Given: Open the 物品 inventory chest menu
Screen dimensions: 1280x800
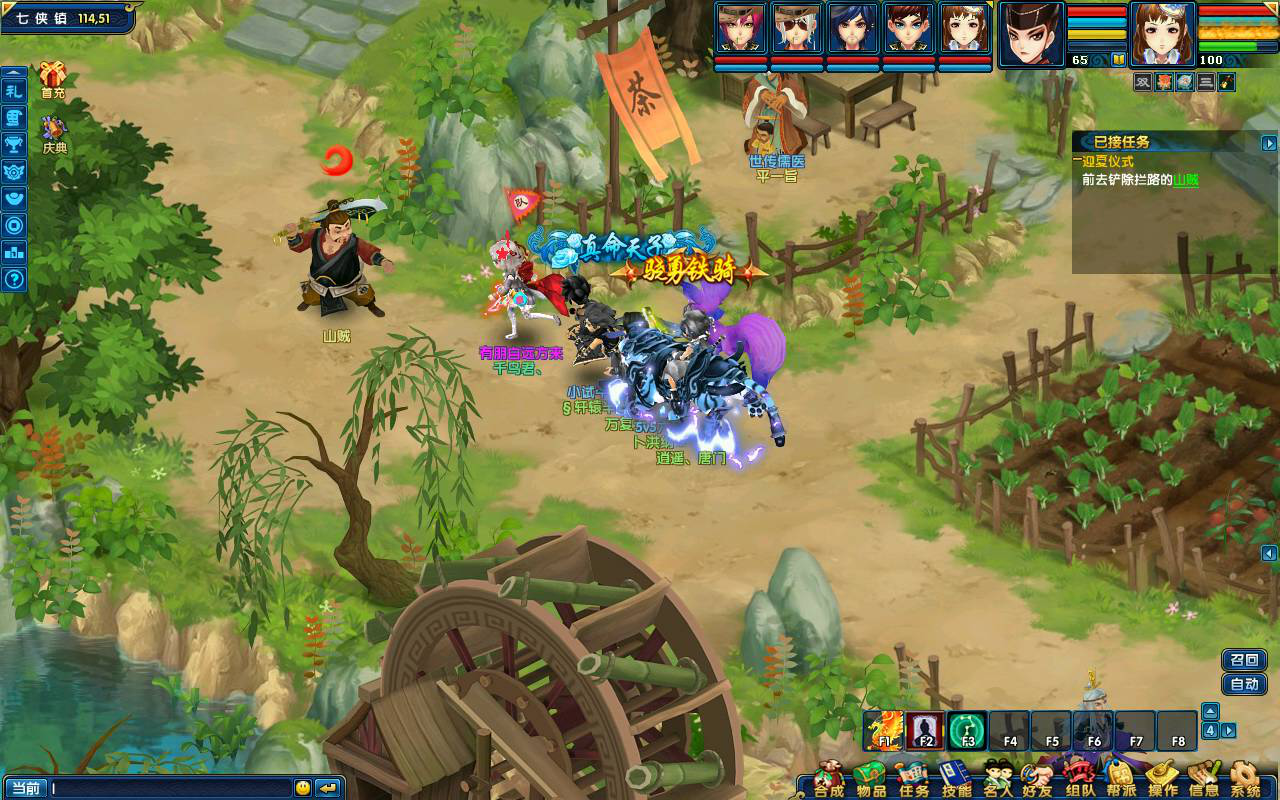Looking at the screenshot, I should tap(871, 778).
